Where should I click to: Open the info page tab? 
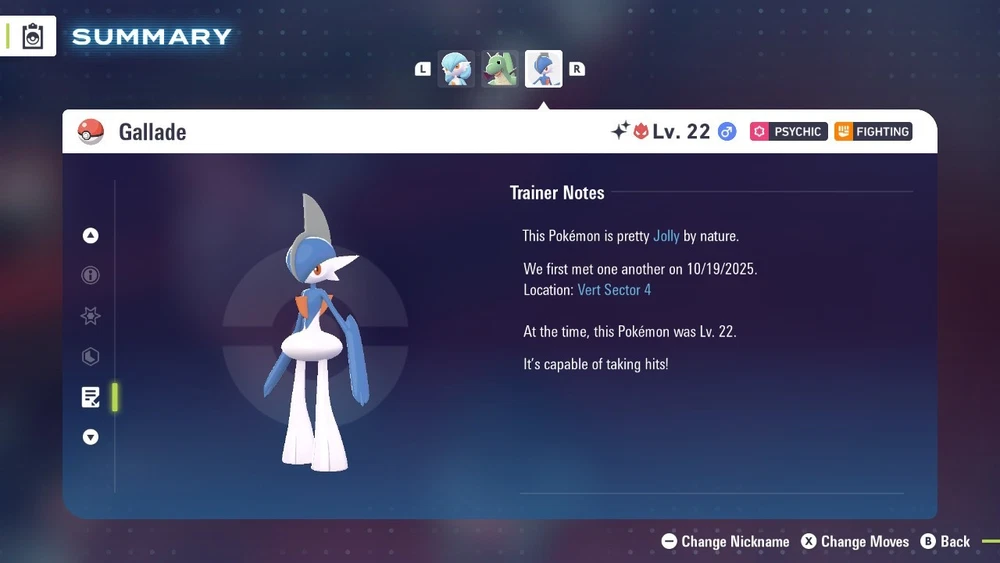(x=91, y=276)
